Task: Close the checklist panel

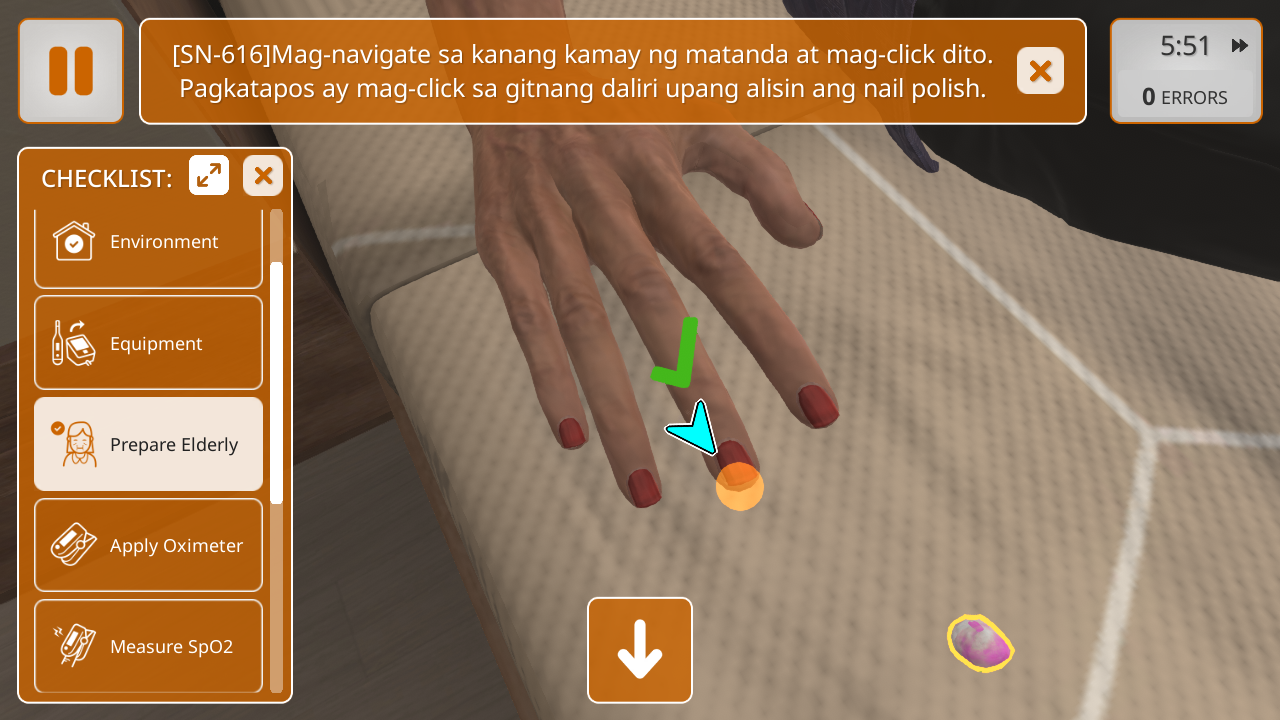Action: click(x=263, y=176)
